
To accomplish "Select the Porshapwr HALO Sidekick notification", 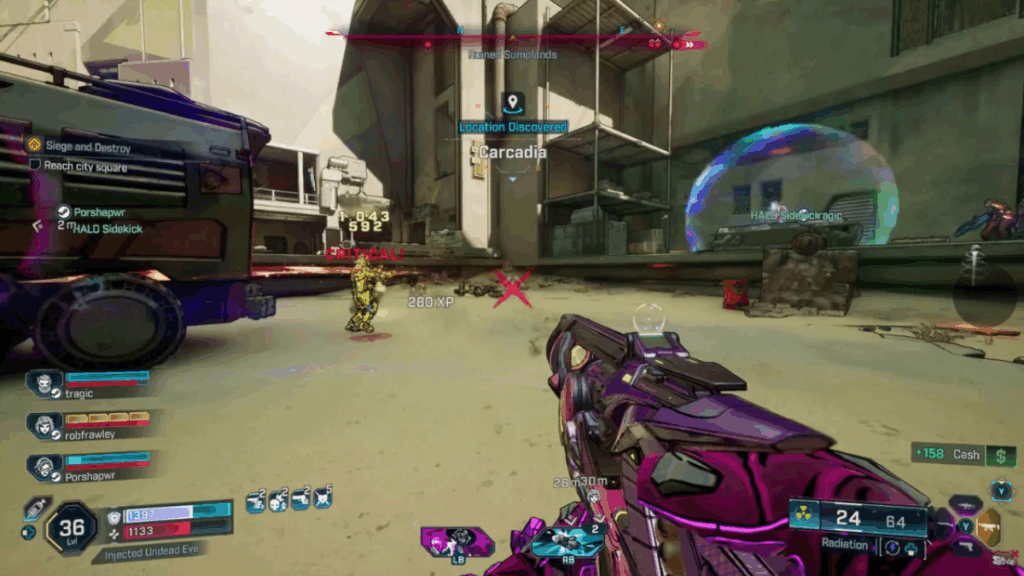I will coord(95,220).
